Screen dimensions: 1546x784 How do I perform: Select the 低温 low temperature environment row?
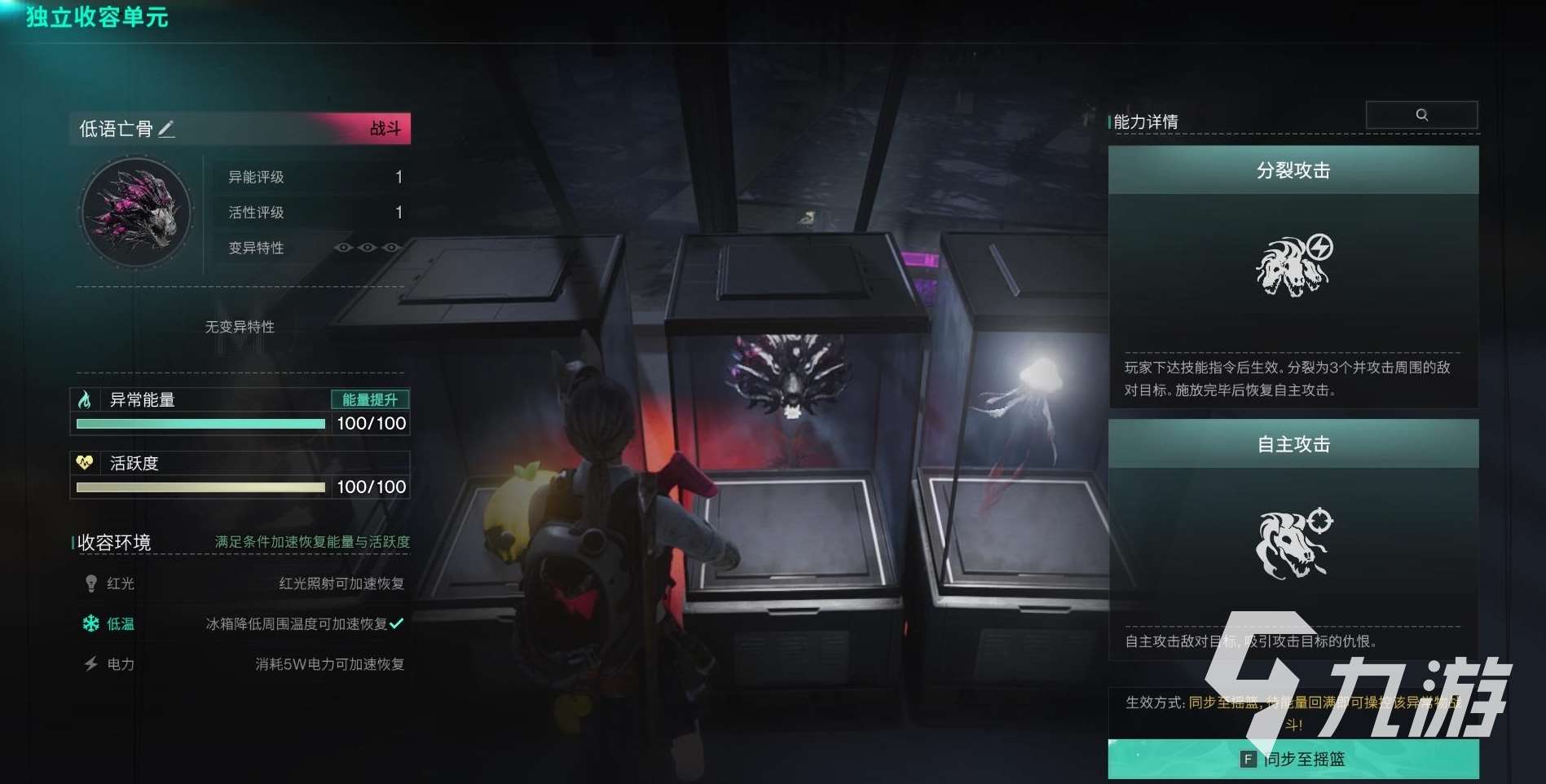(x=243, y=623)
